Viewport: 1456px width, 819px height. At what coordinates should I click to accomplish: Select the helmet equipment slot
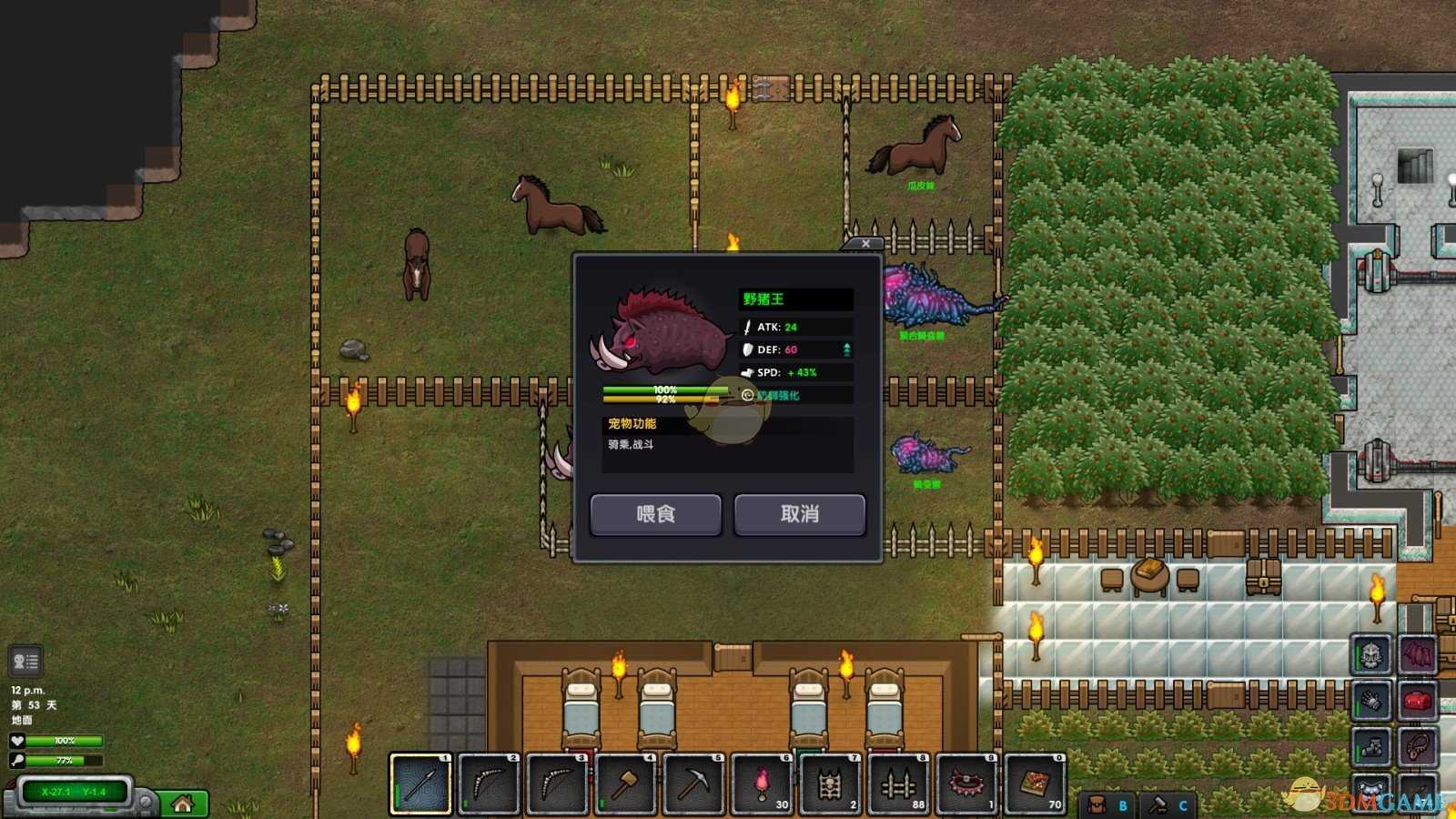(x=1371, y=653)
